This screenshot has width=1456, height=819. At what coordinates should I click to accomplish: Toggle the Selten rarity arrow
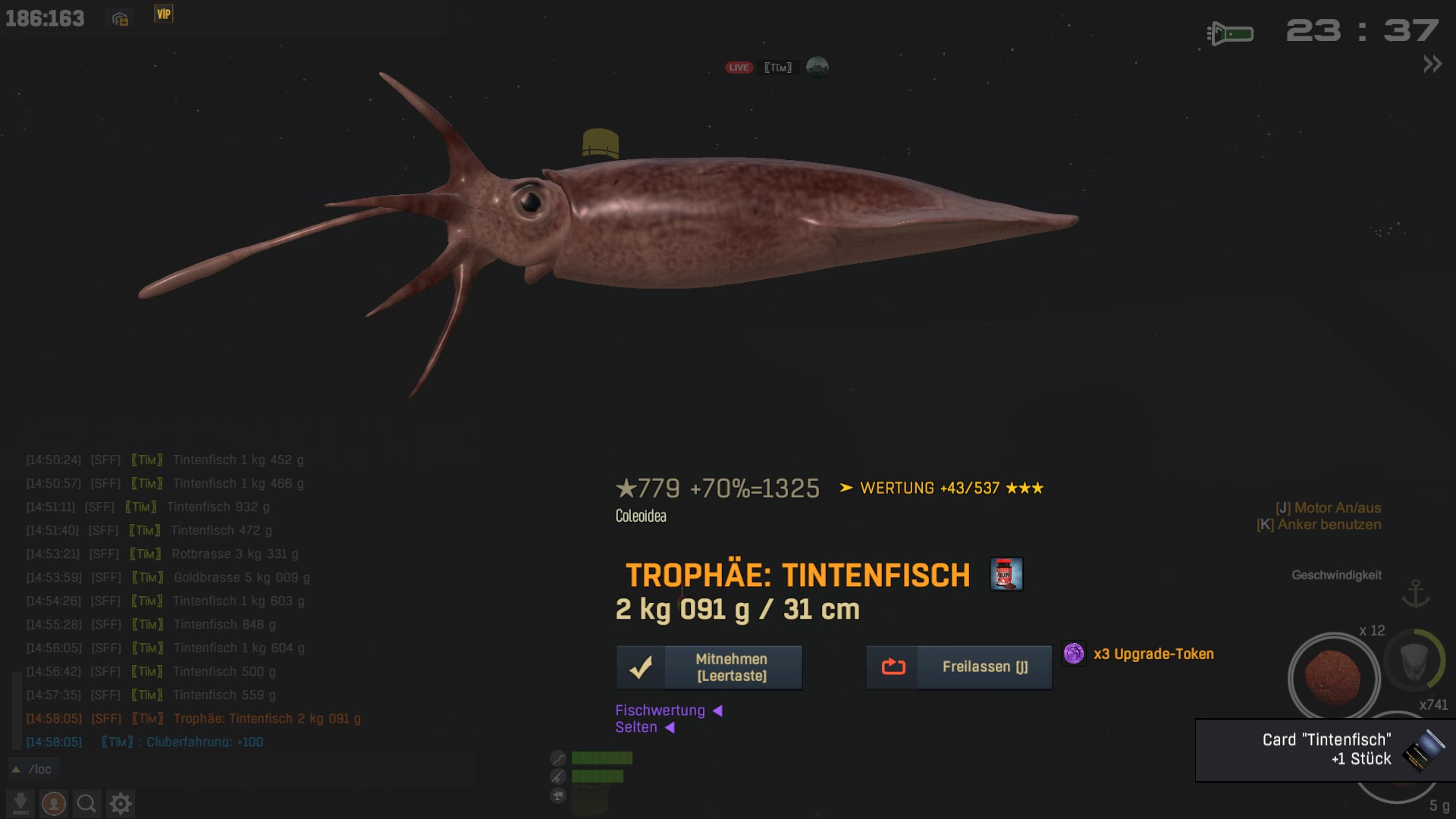coord(670,727)
